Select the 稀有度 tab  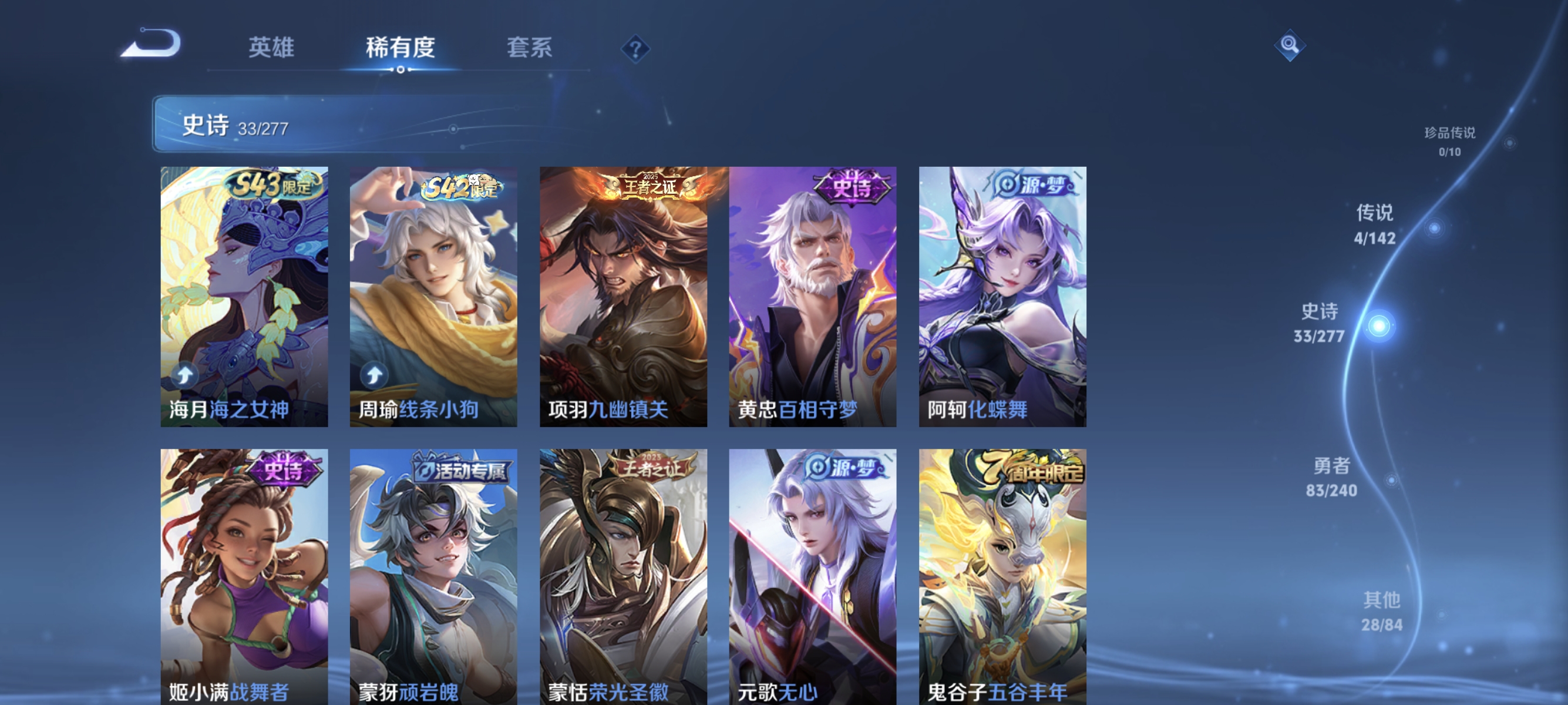click(x=401, y=49)
